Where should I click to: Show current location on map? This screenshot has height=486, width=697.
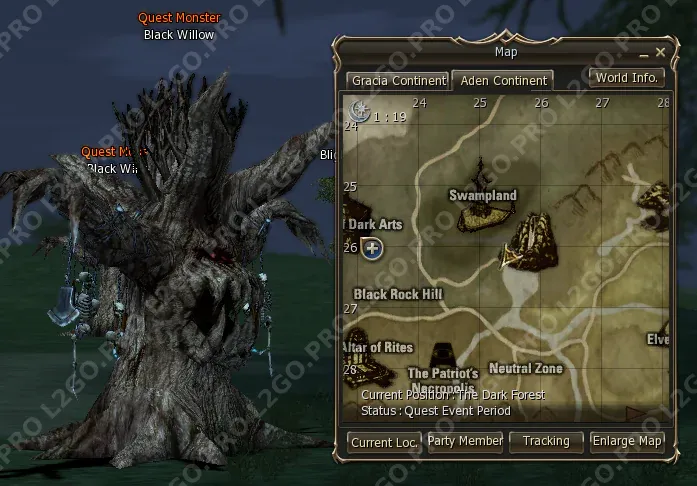pos(385,442)
